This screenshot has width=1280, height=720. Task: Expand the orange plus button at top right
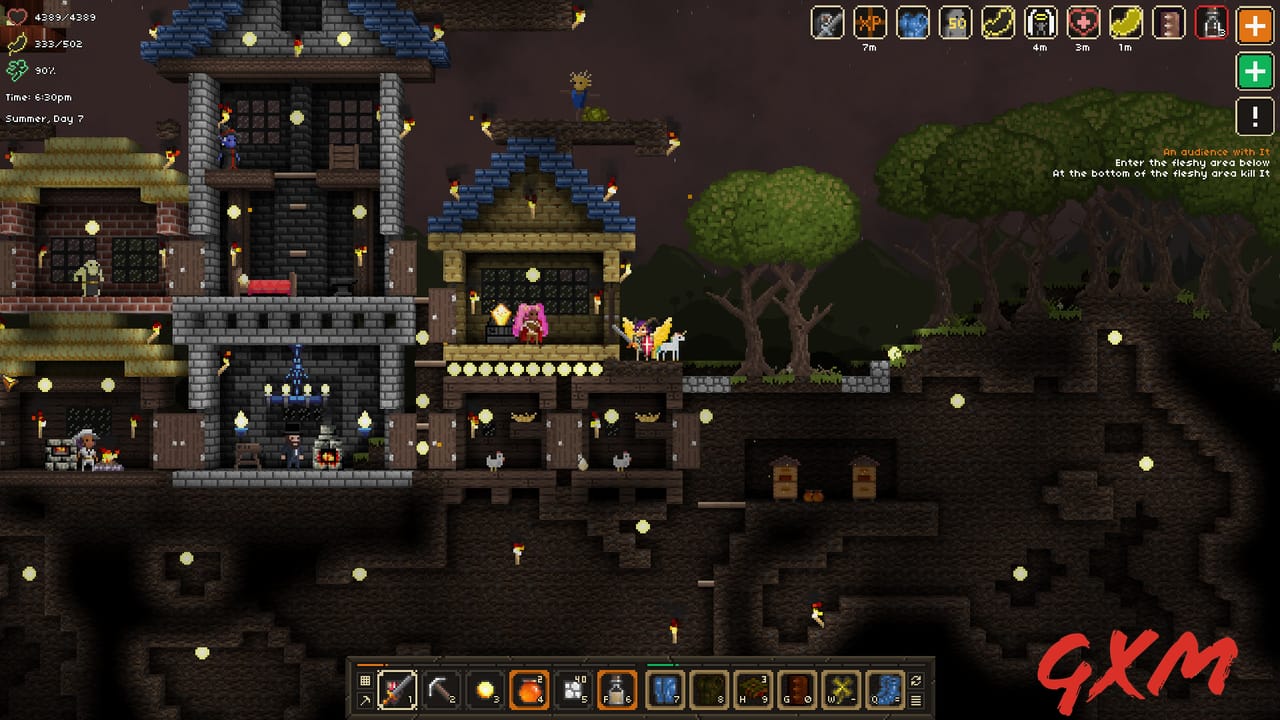[1254, 25]
